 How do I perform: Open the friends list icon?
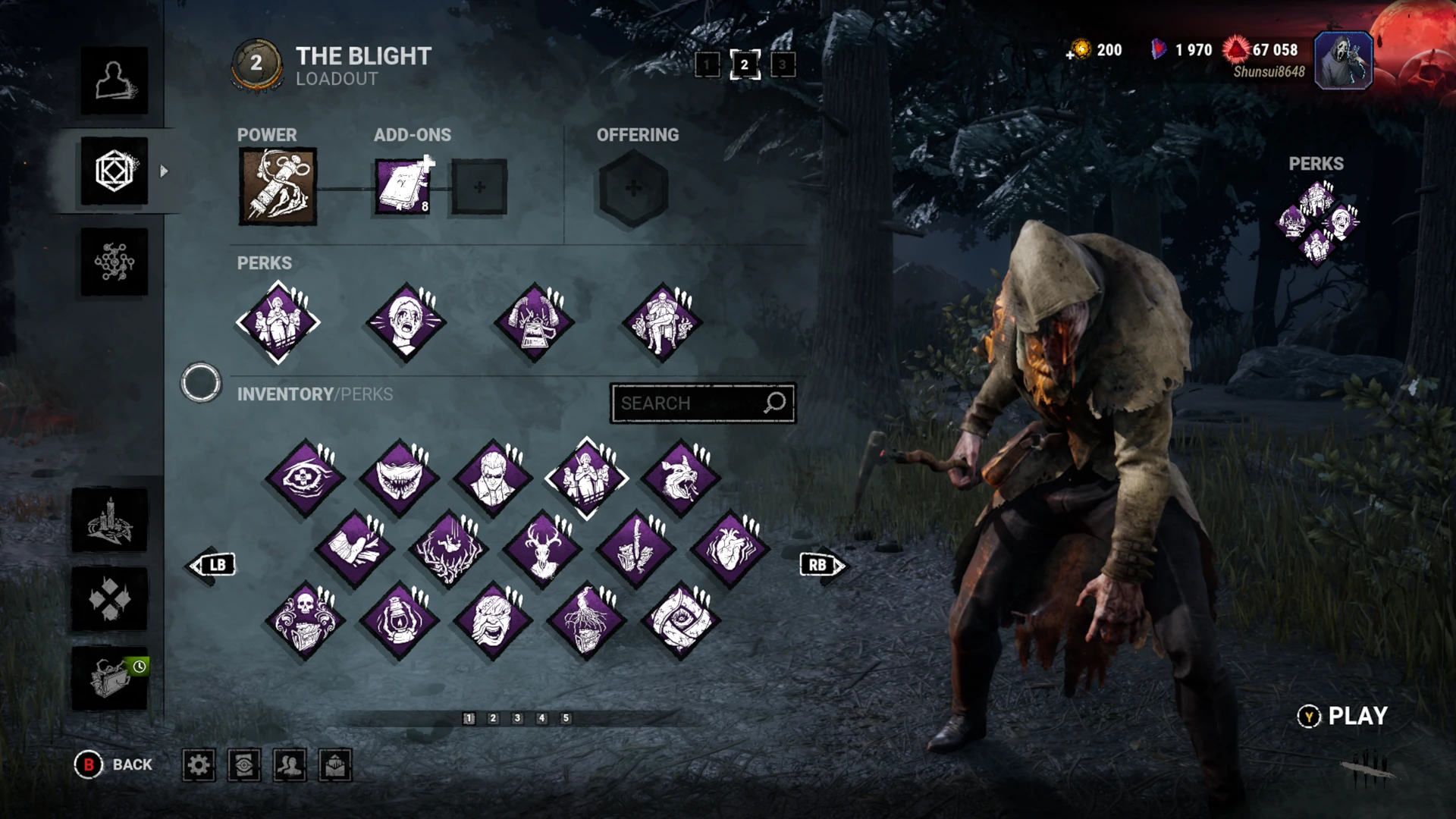(290, 766)
